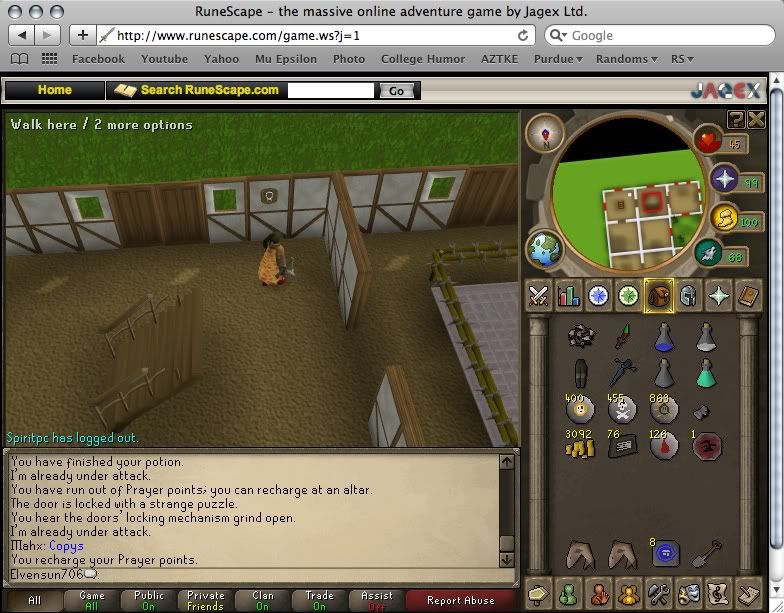Toggle the Public chat filter
The width and height of the screenshot is (784, 613).
click(x=149, y=600)
